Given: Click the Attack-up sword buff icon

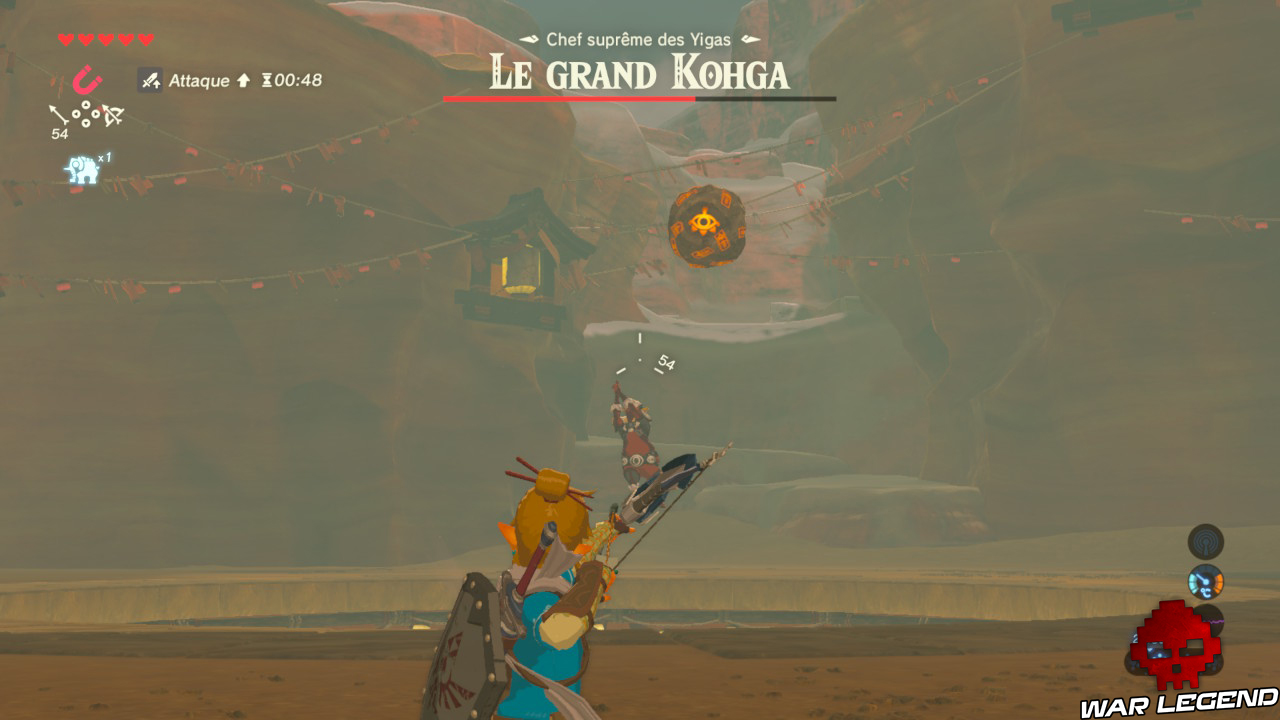Looking at the screenshot, I should (x=151, y=80).
